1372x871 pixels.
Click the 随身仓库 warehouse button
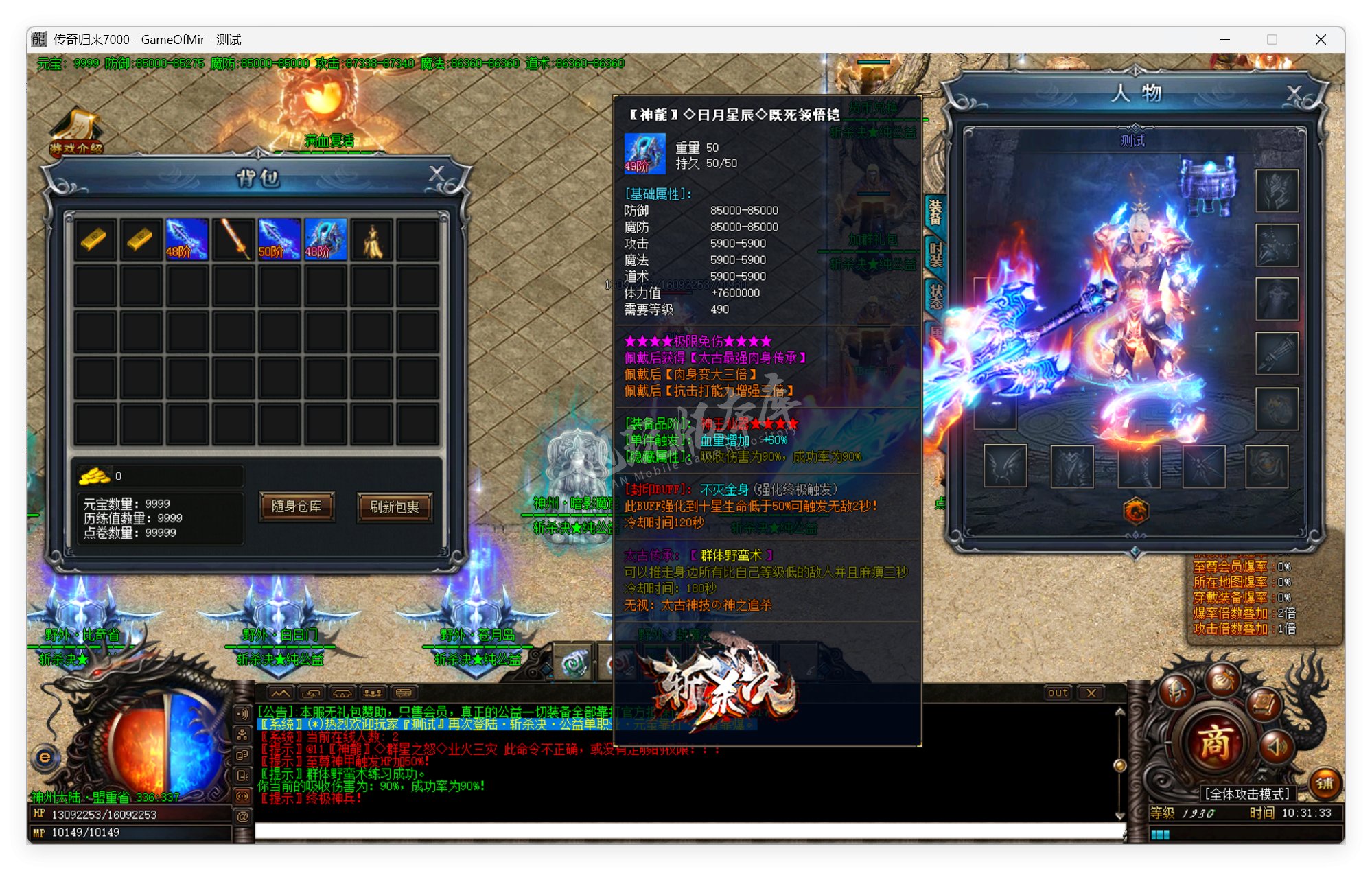pos(297,508)
